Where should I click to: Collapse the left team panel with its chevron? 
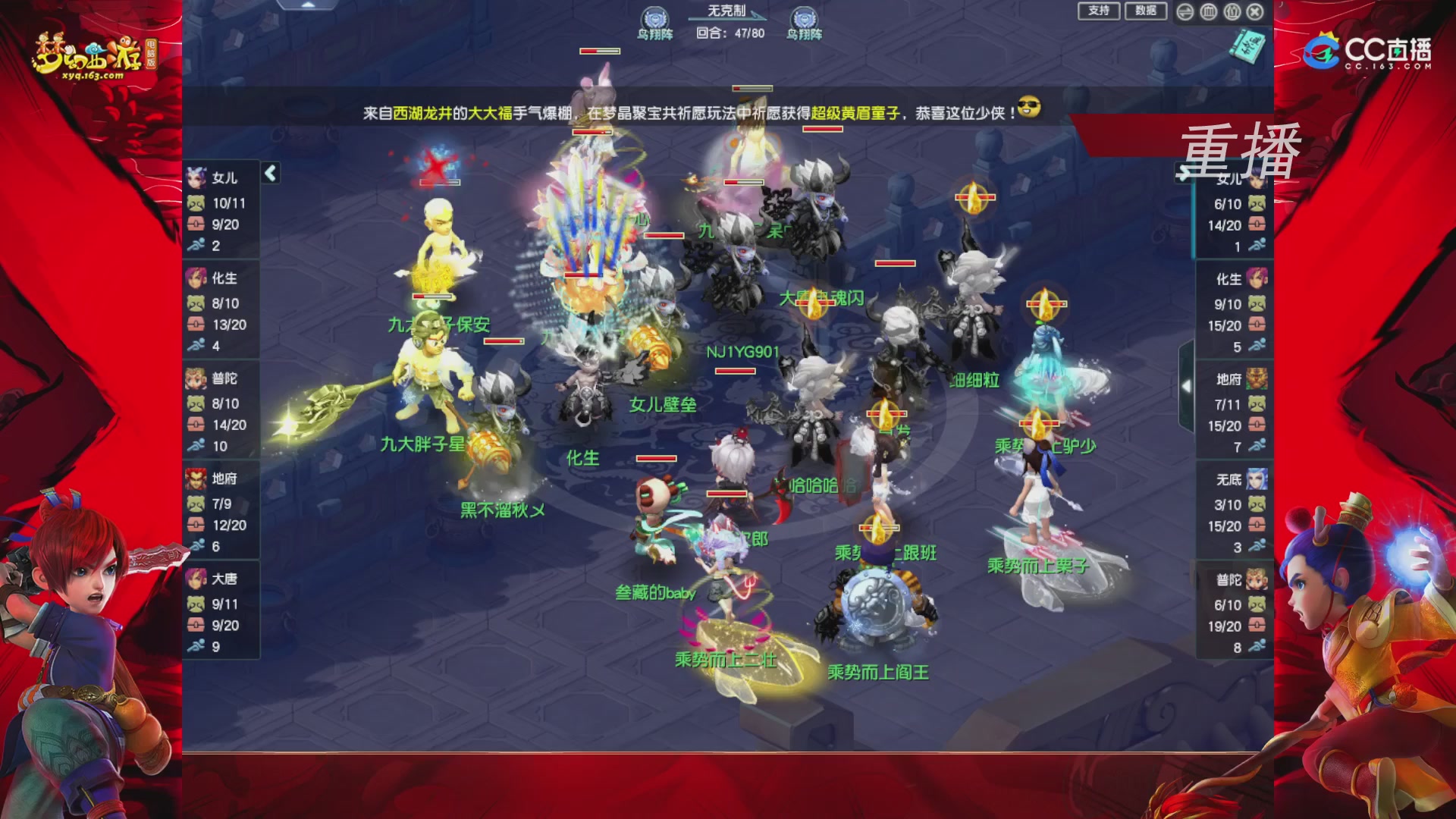(x=269, y=172)
